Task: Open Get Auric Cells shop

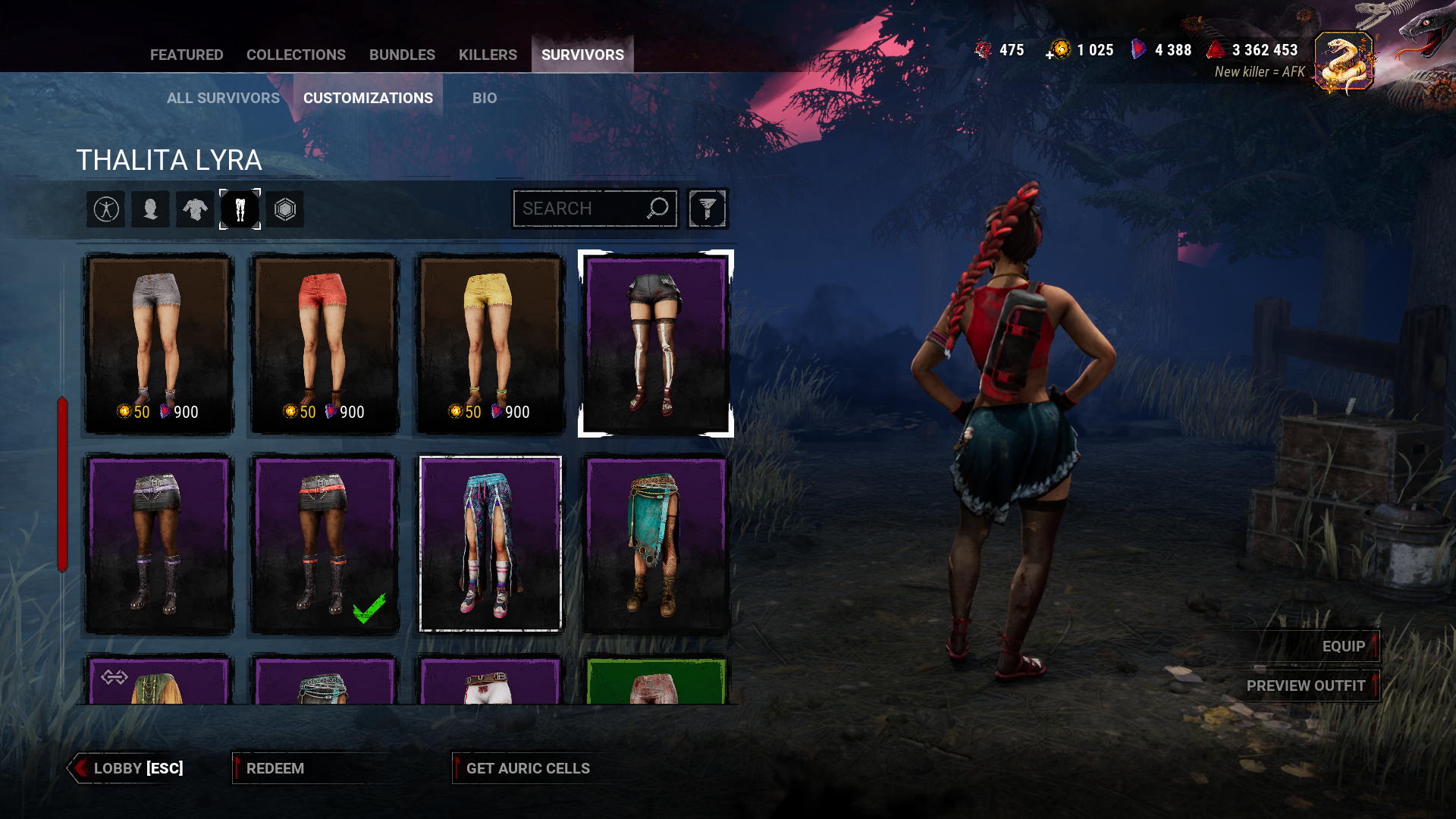Action: pos(528,768)
